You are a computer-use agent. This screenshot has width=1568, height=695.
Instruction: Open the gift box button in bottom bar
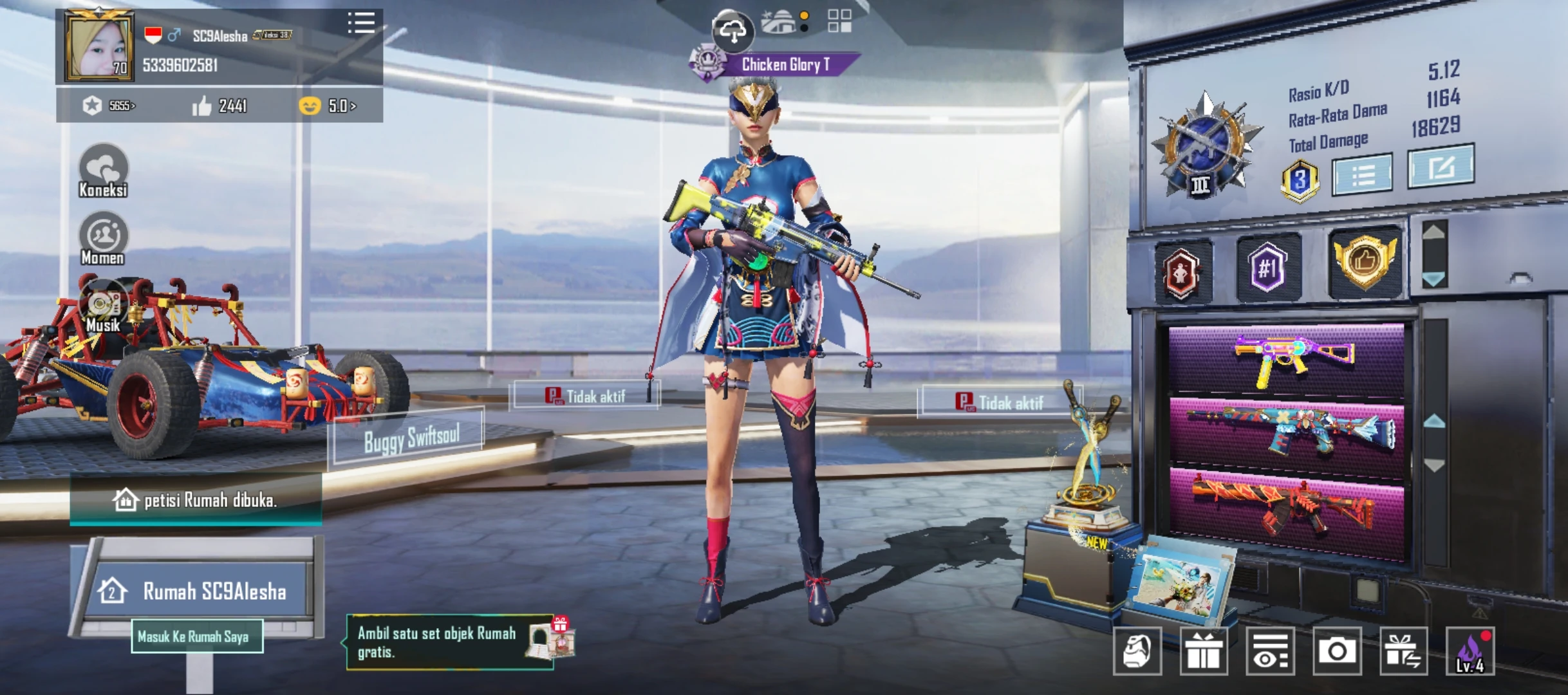1204,651
